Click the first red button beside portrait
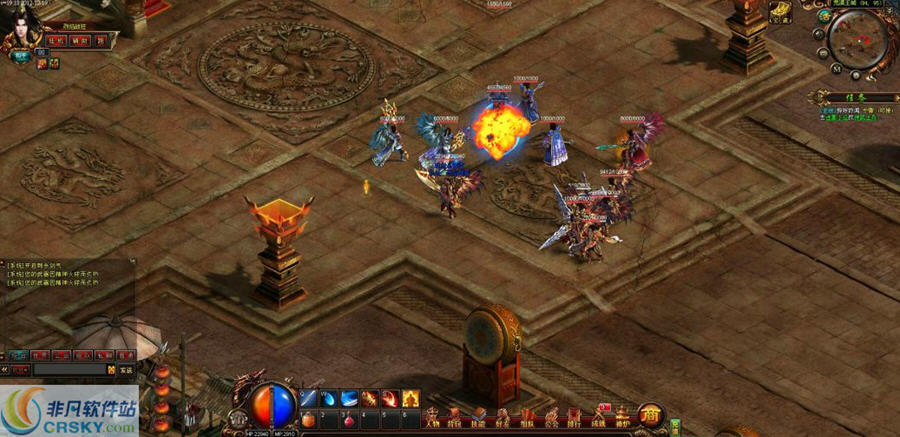The width and height of the screenshot is (900, 437). tap(53, 40)
